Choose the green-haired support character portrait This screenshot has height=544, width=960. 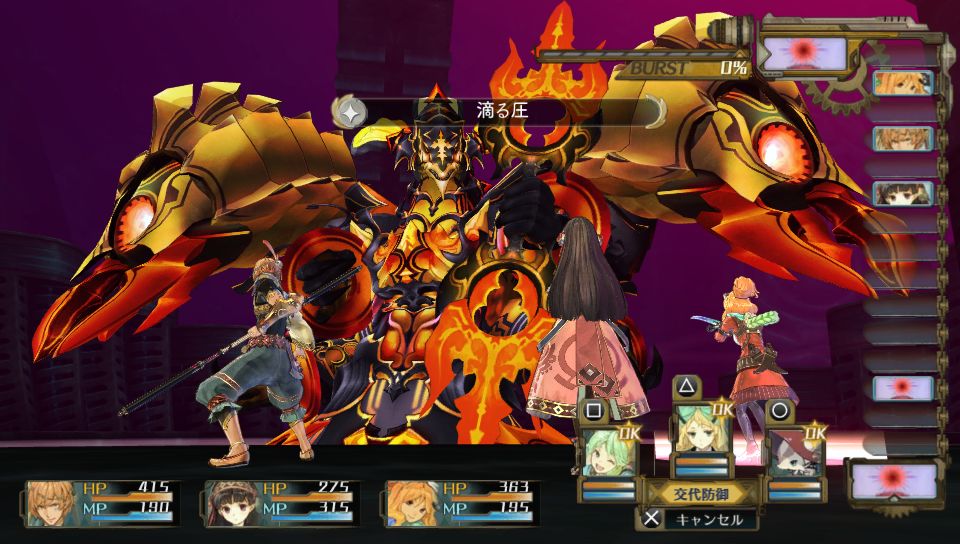(x=607, y=453)
